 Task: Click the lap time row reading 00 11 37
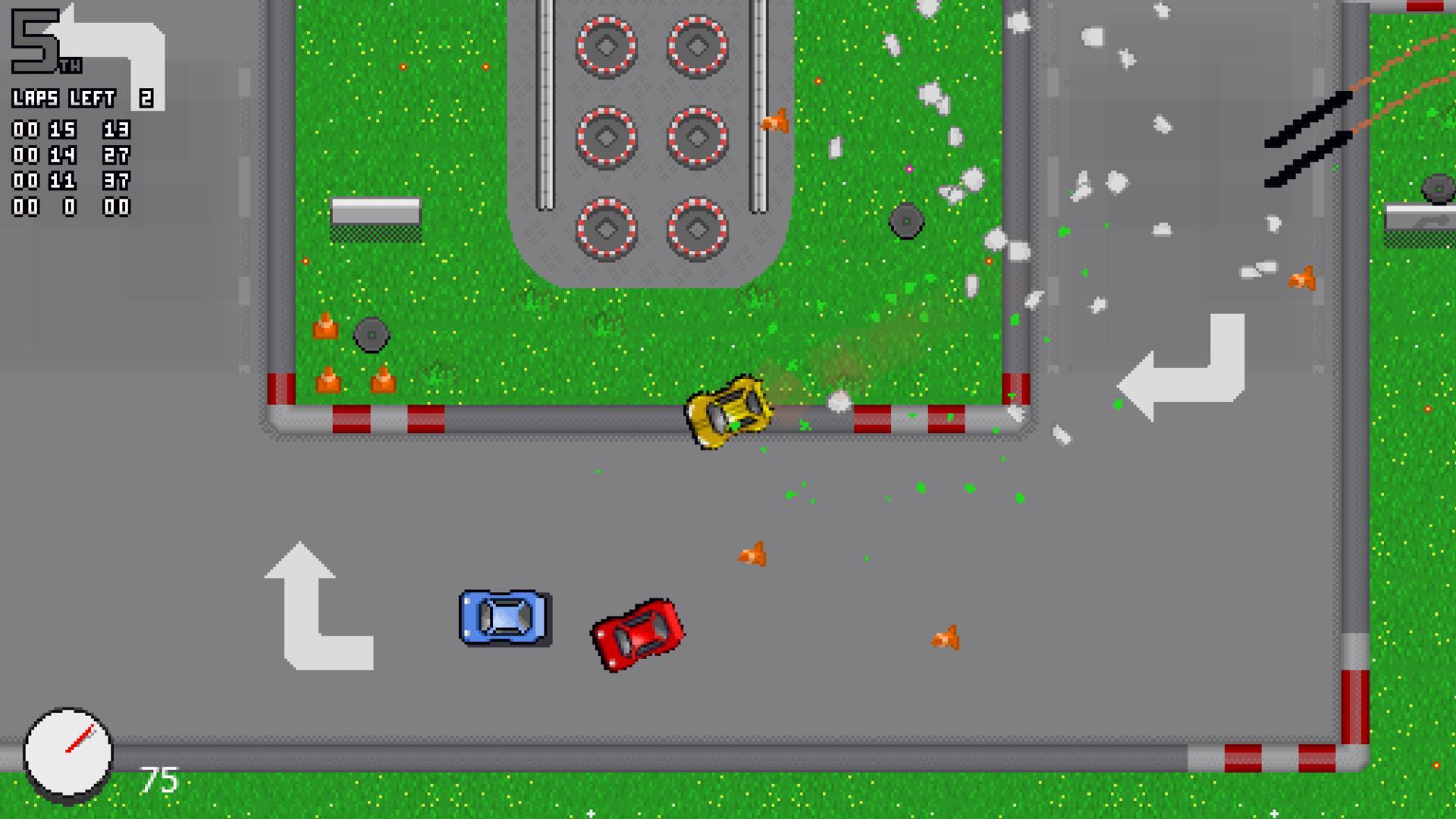pyautogui.click(x=72, y=182)
